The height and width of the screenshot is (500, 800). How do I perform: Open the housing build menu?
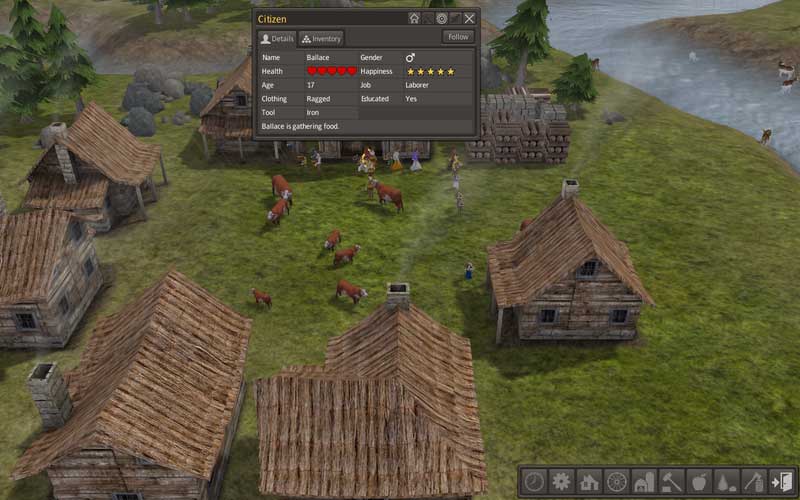pos(589,481)
